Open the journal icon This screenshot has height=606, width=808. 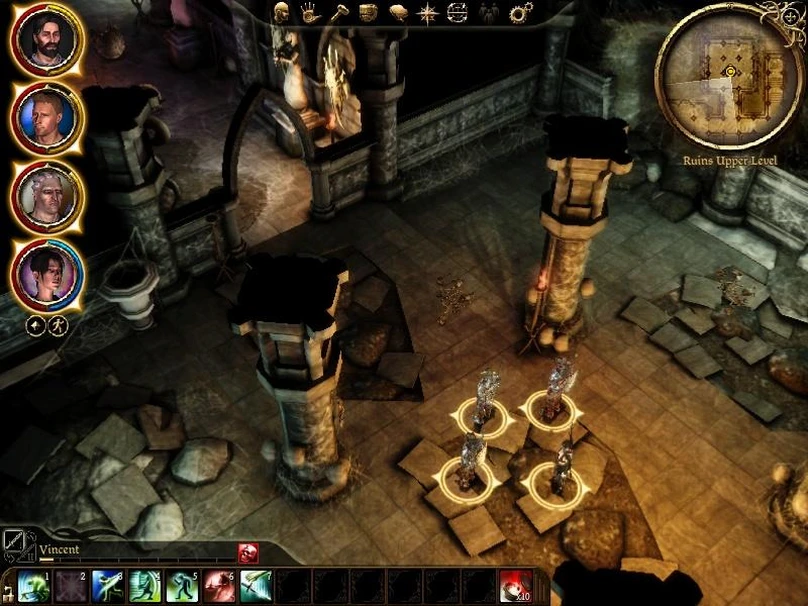(398, 13)
